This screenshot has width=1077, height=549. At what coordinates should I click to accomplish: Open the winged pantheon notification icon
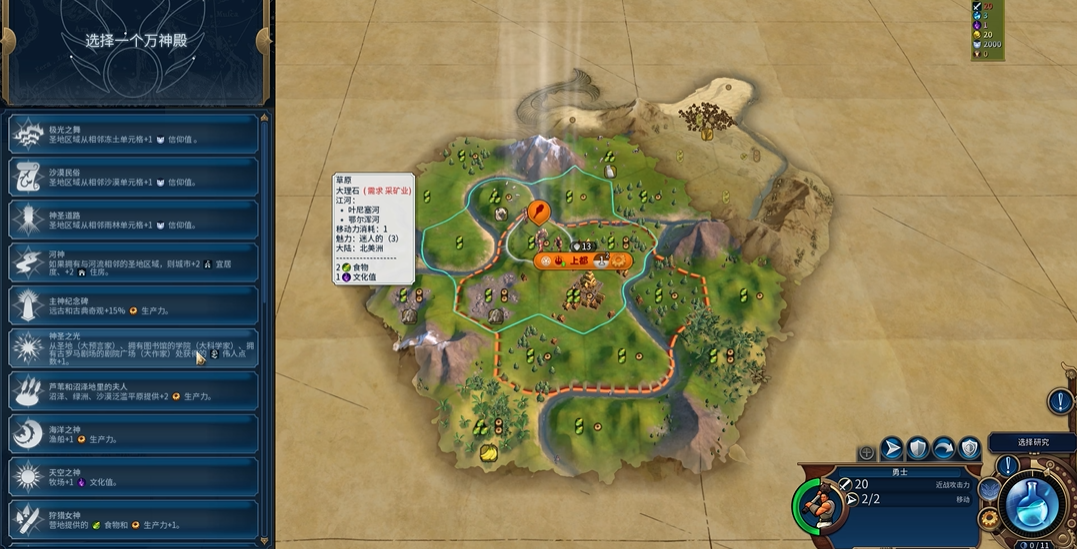989,489
